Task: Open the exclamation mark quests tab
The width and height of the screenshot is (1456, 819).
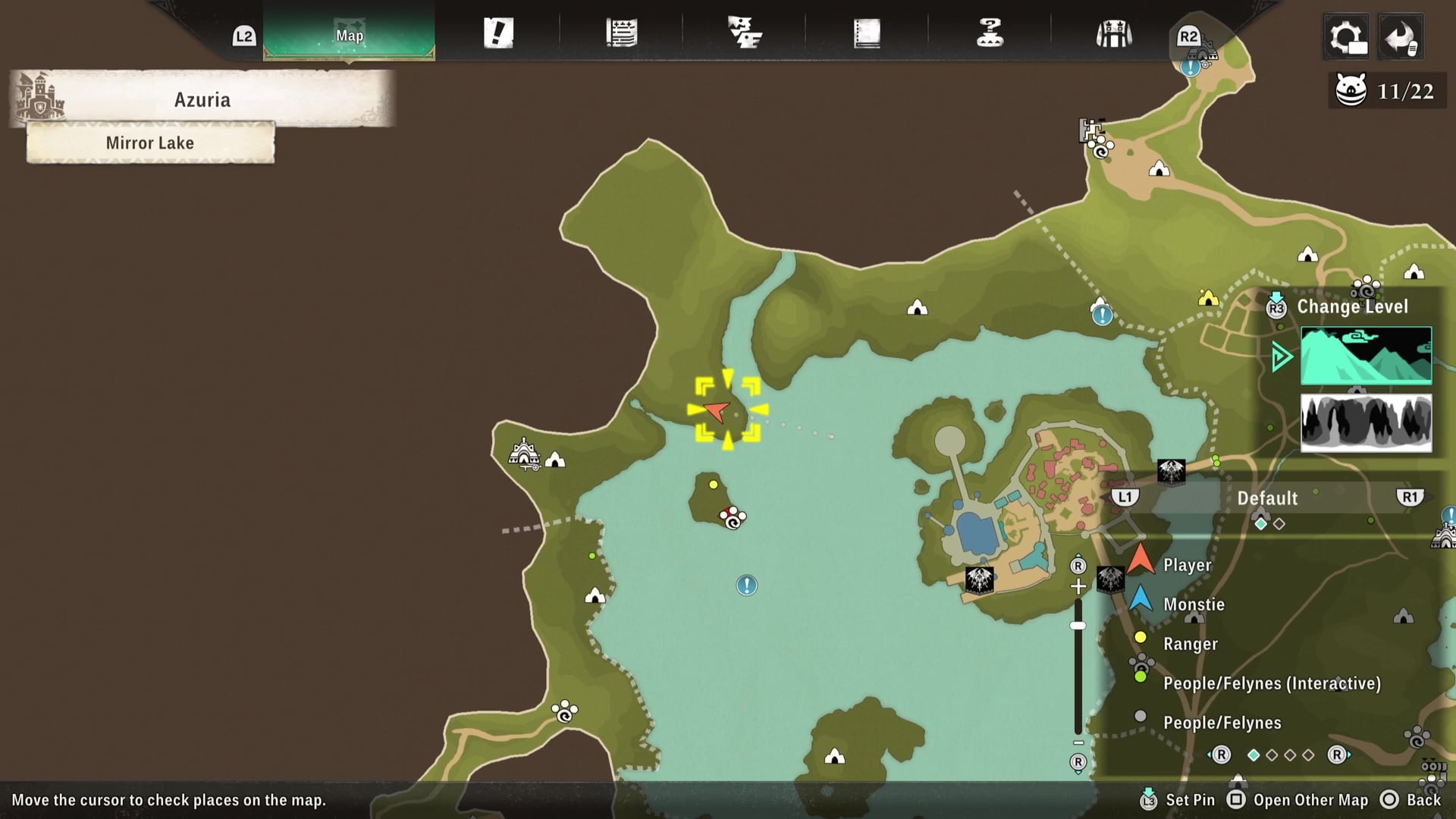Action: click(x=498, y=33)
